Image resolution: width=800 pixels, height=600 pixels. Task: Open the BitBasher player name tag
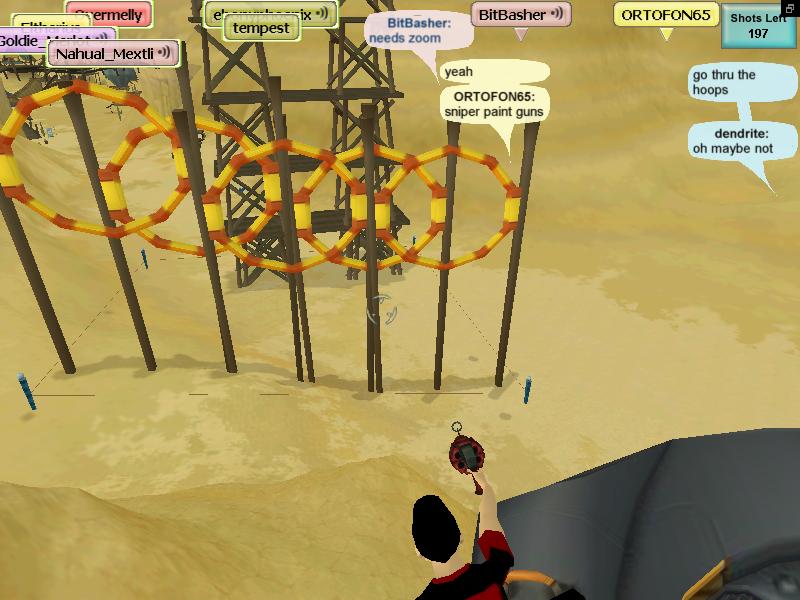click(x=520, y=14)
